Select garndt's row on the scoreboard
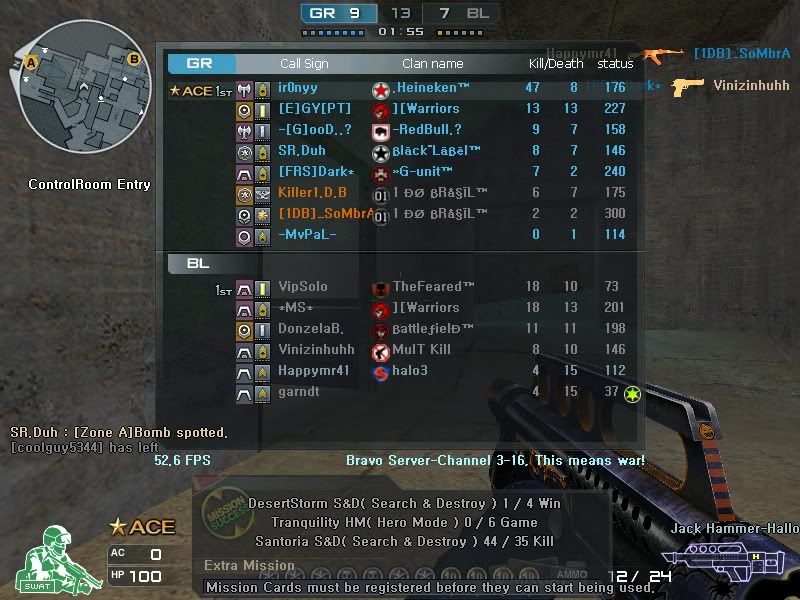The width and height of the screenshot is (800, 600). (400, 392)
